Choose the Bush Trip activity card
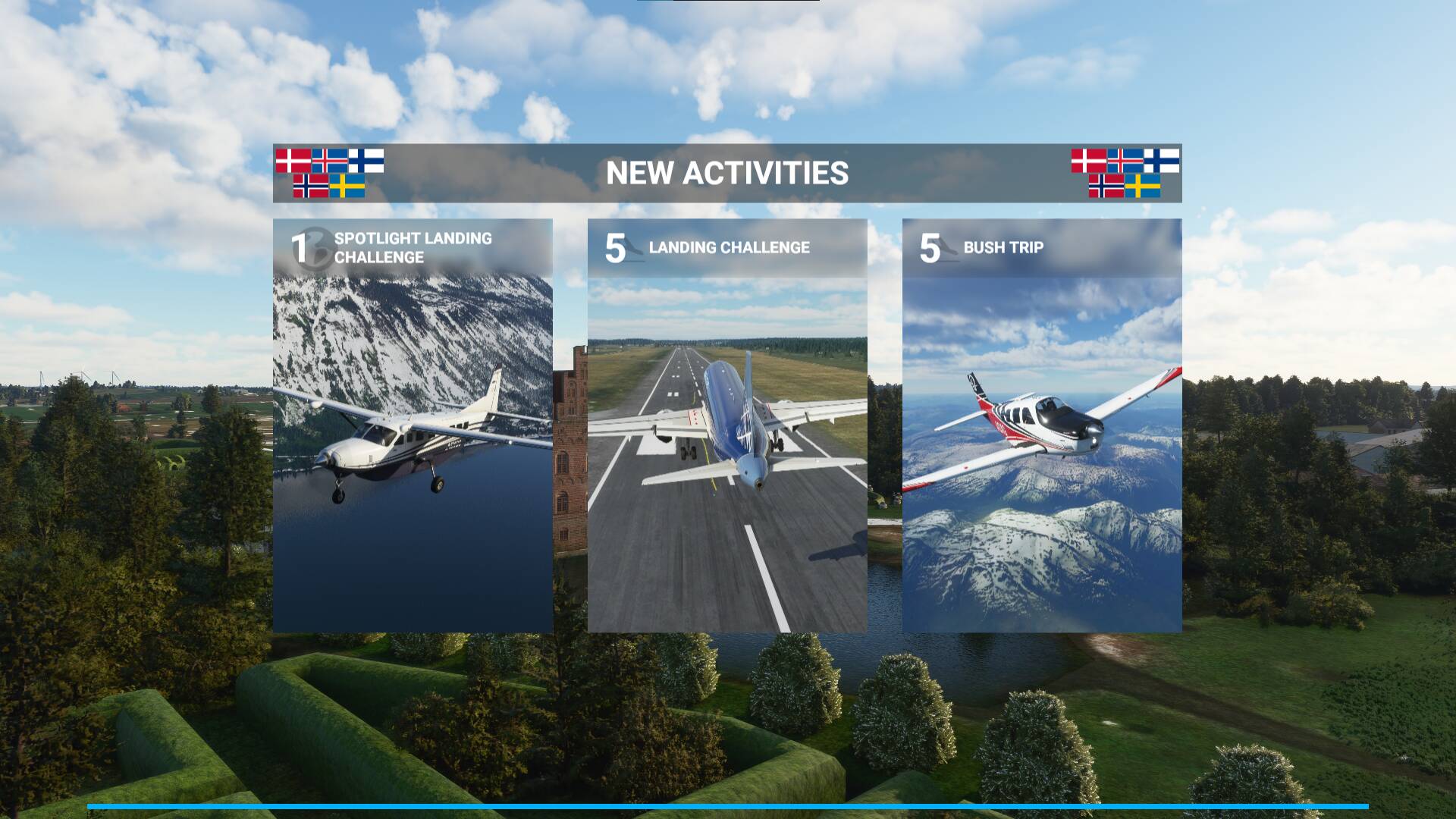Image resolution: width=1456 pixels, height=819 pixels. (x=1042, y=425)
